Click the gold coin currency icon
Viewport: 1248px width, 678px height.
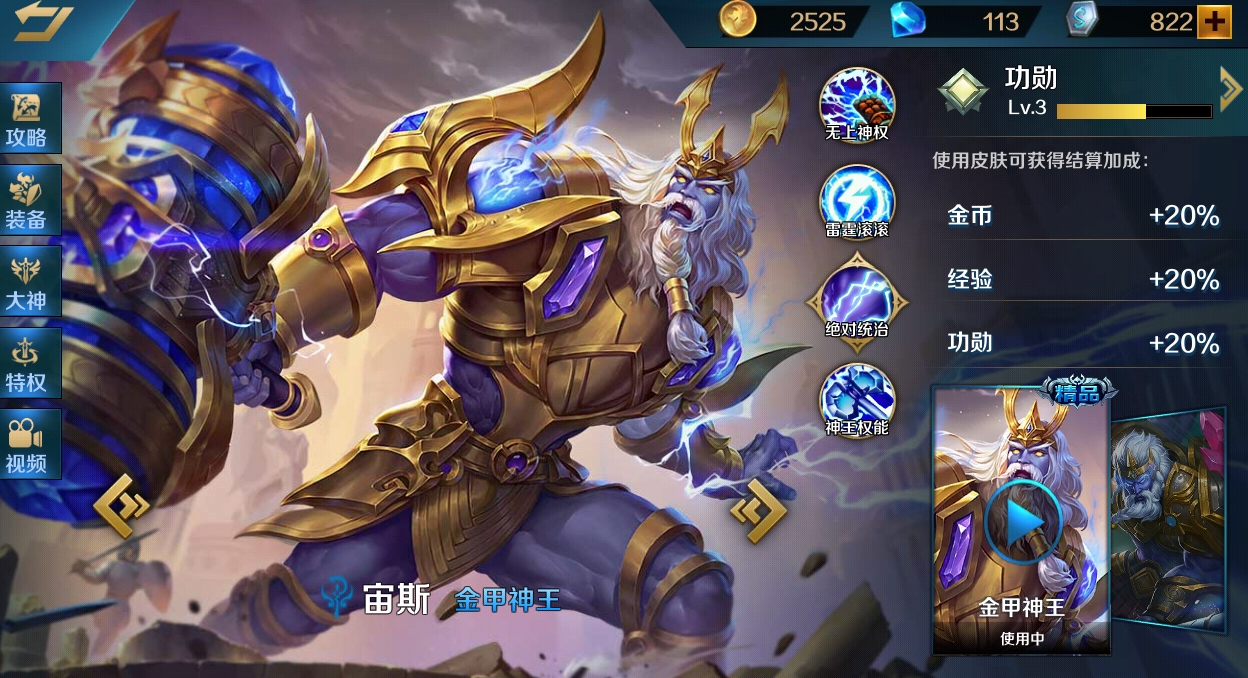click(x=736, y=21)
